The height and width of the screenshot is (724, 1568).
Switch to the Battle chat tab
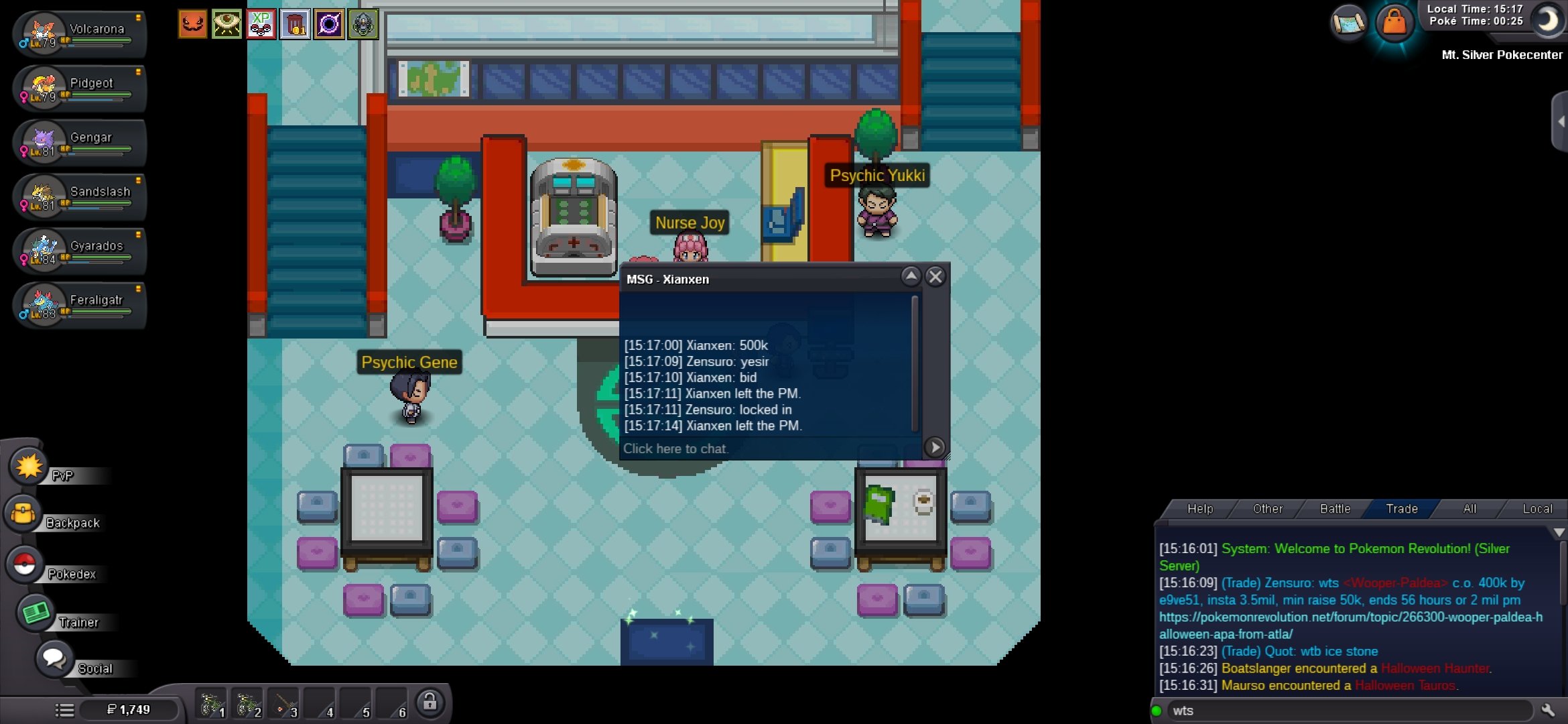(1335, 509)
